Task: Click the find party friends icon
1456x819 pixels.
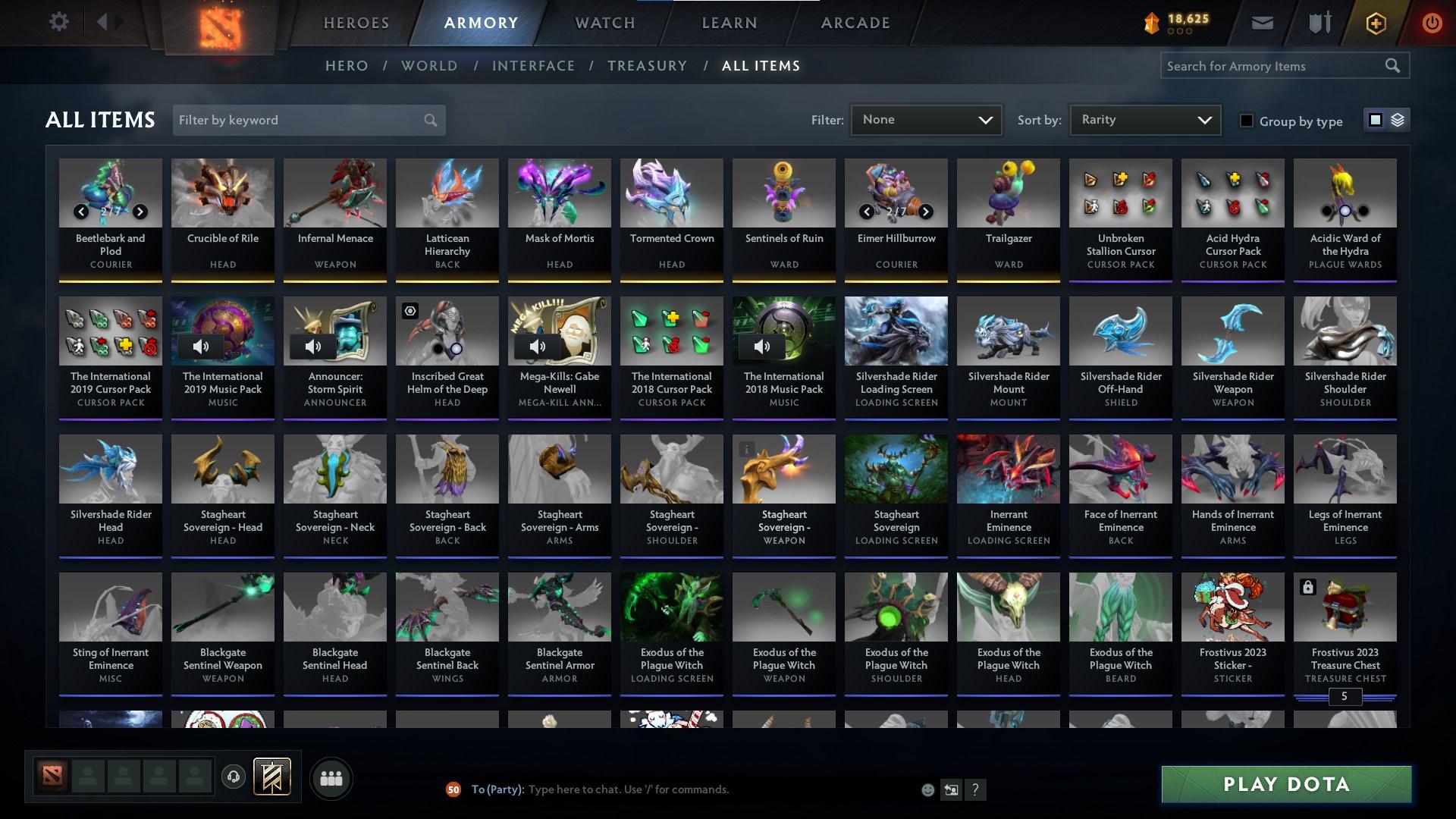Action: click(x=331, y=778)
